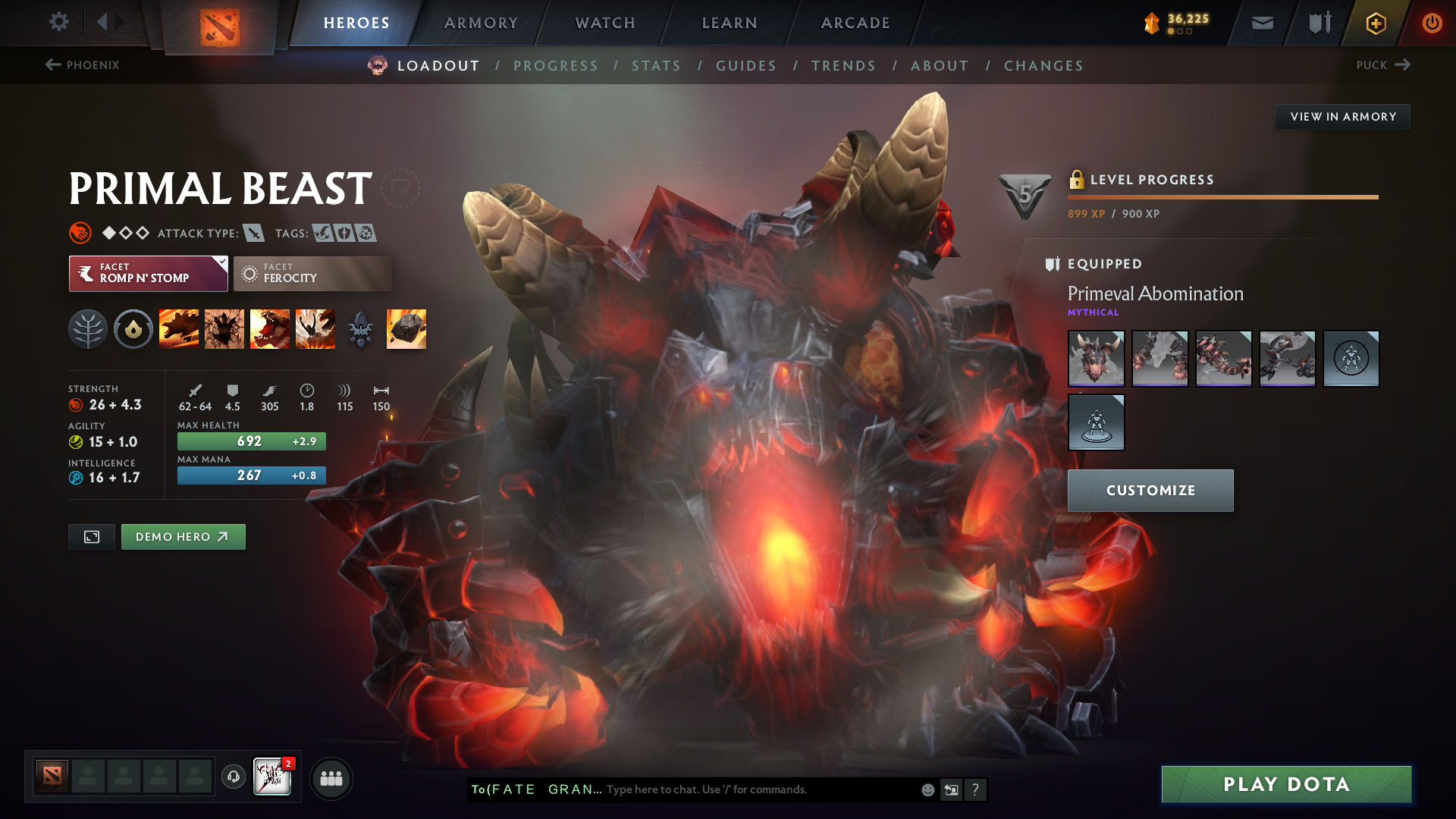Switch to the Ferocity facet
This screenshot has width=1456, height=819.
(312, 273)
